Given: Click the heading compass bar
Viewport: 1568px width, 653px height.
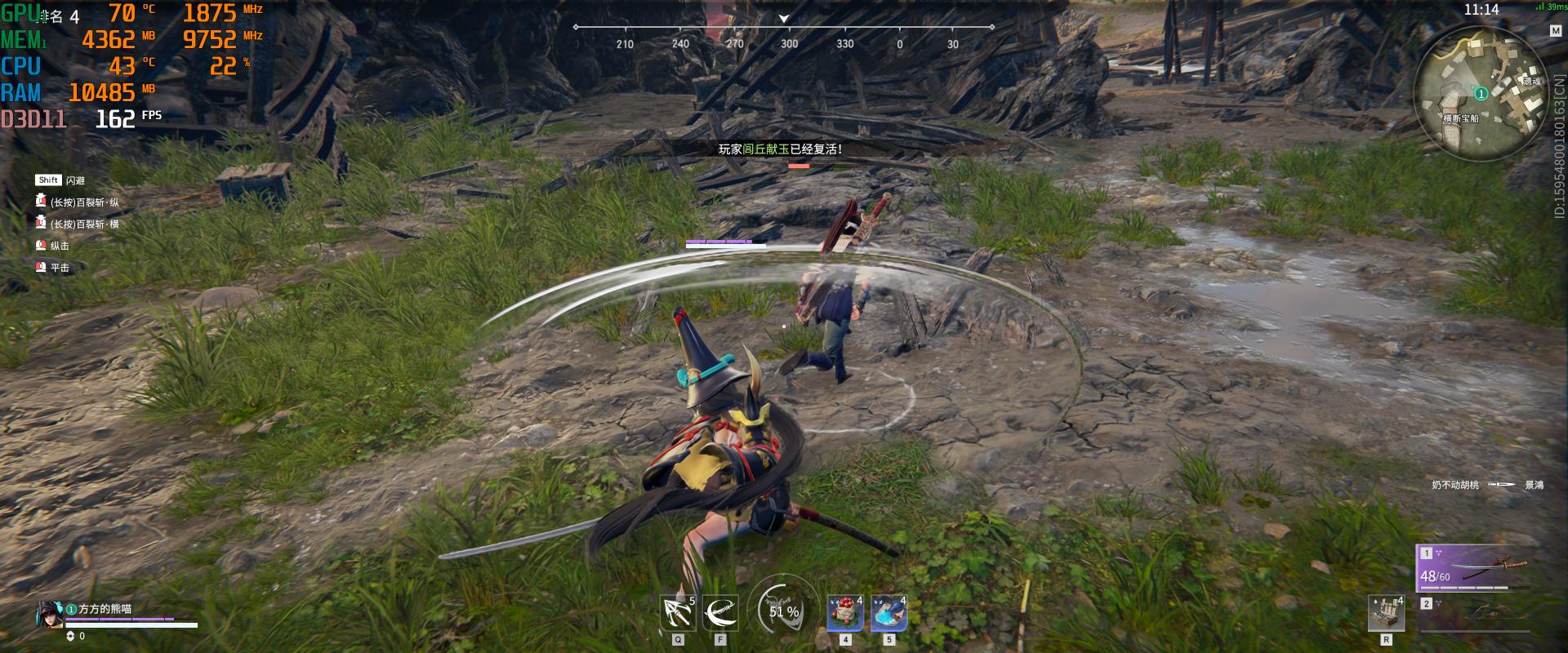Looking at the screenshot, I should pos(784,34).
